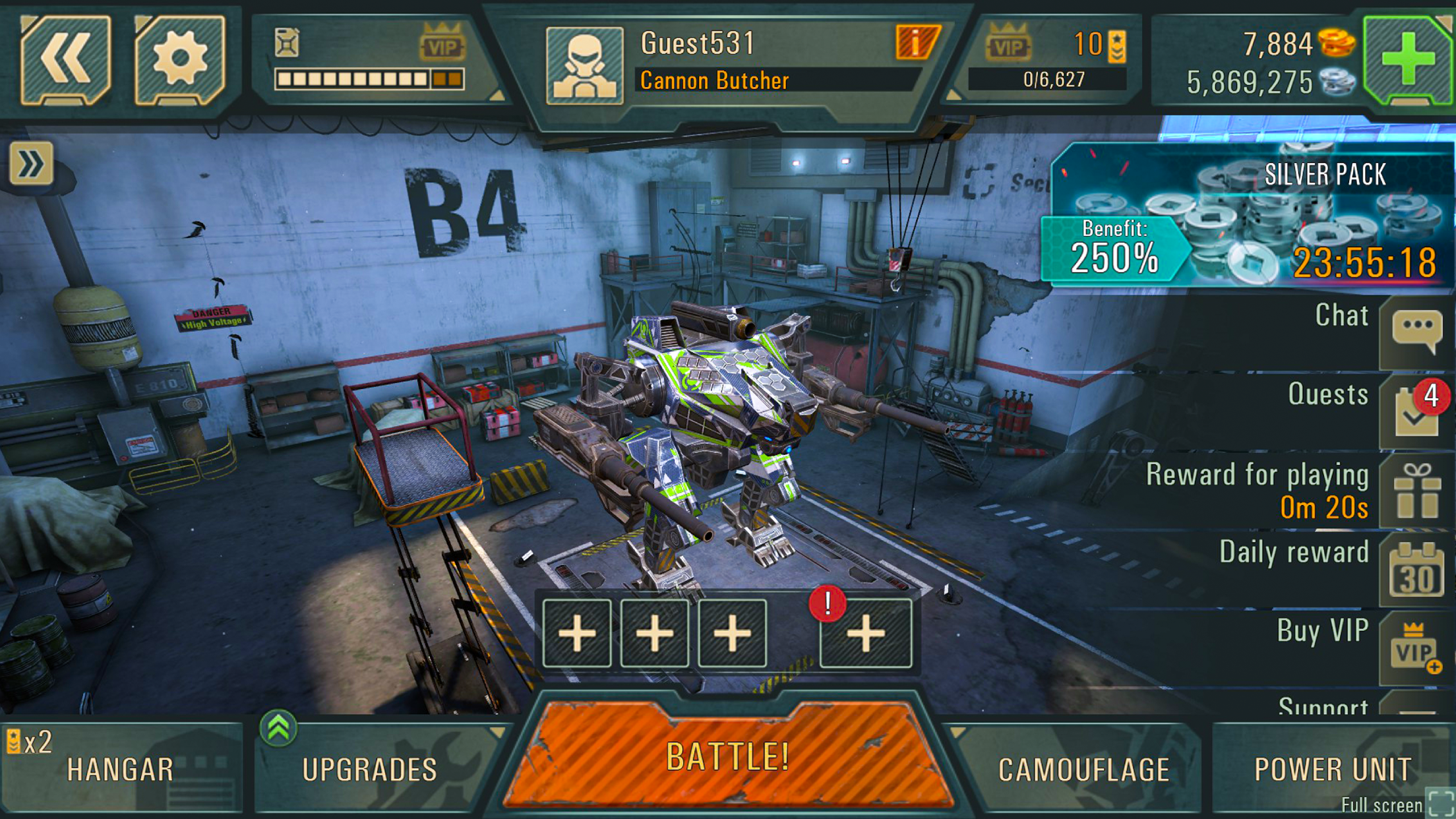
Task: Go to the Upgrades section
Action: tap(370, 769)
